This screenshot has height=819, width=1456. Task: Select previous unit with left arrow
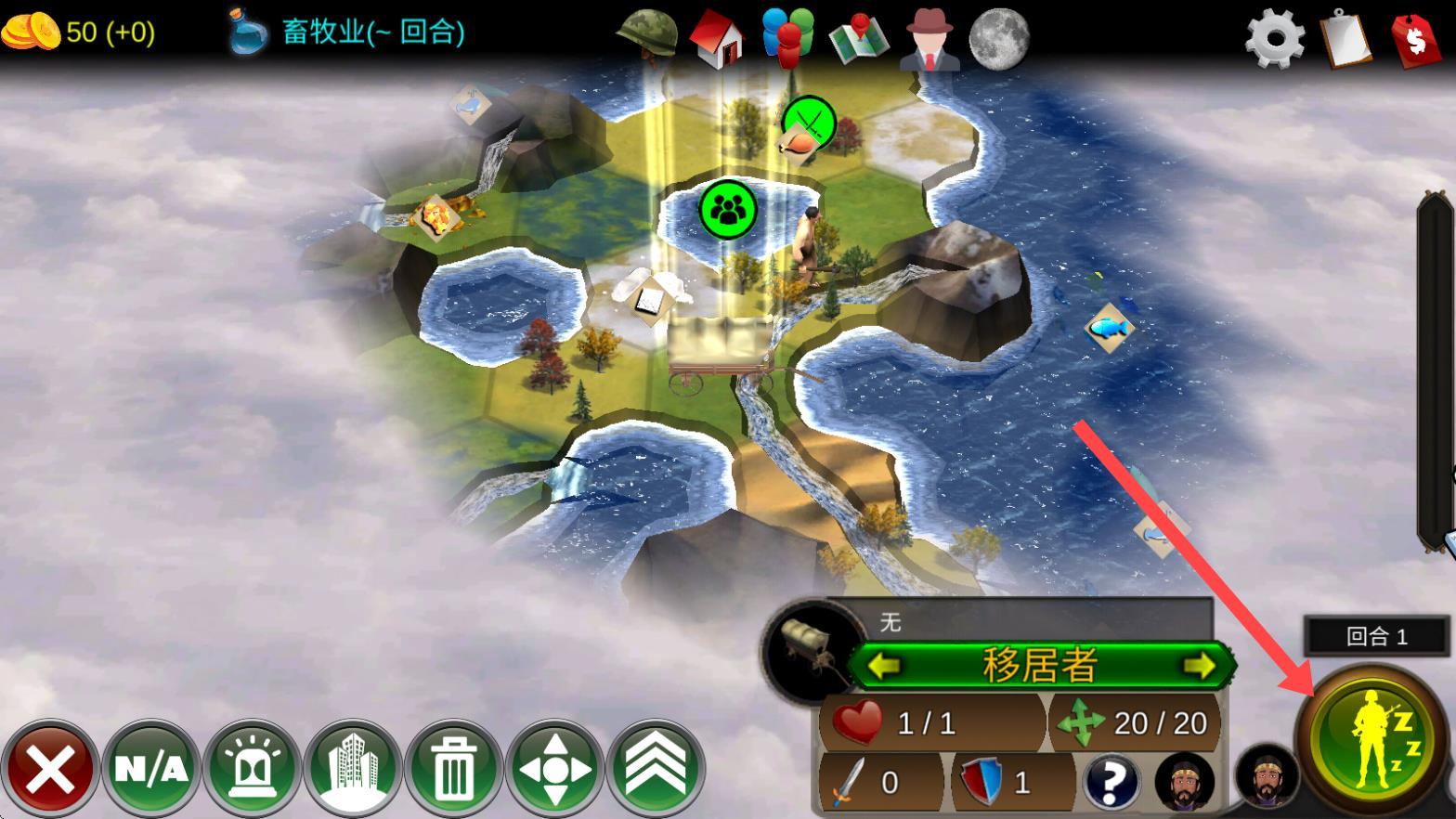(x=884, y=666)
